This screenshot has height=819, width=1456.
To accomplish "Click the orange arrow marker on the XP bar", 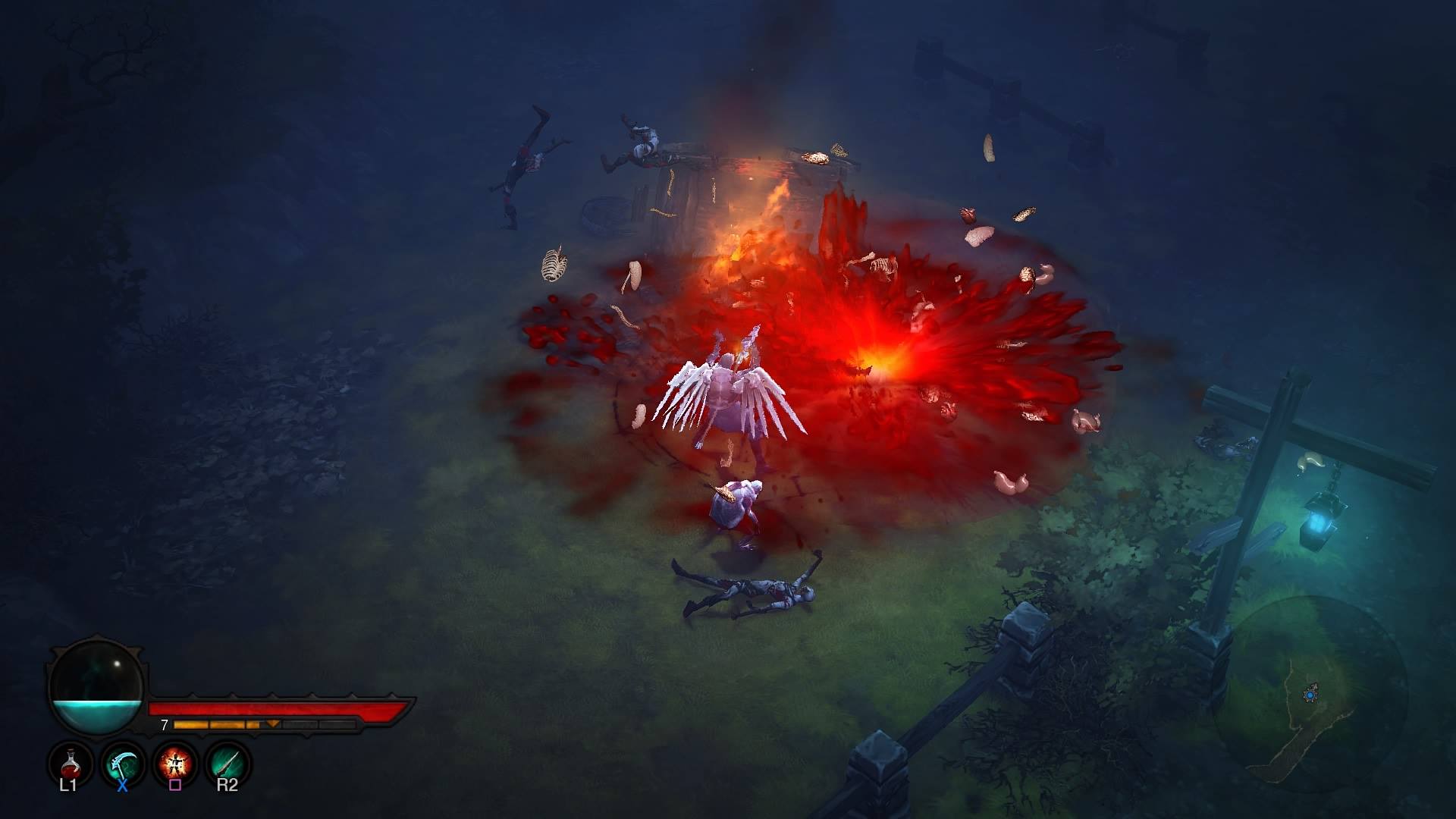I will coord(272,723).
